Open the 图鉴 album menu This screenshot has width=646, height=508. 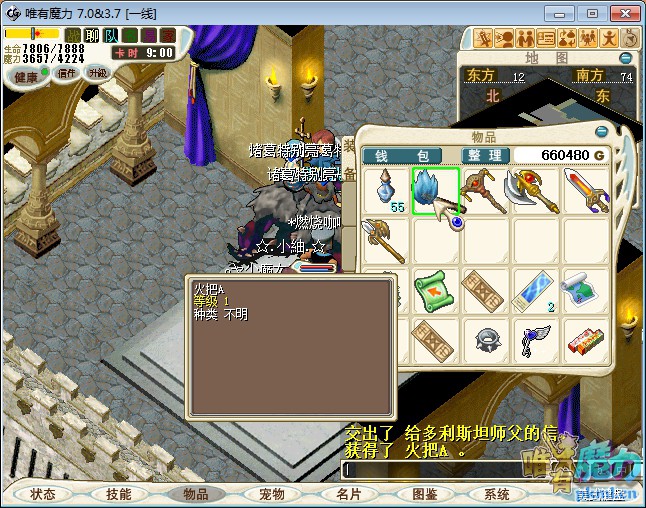coord(424,494)
